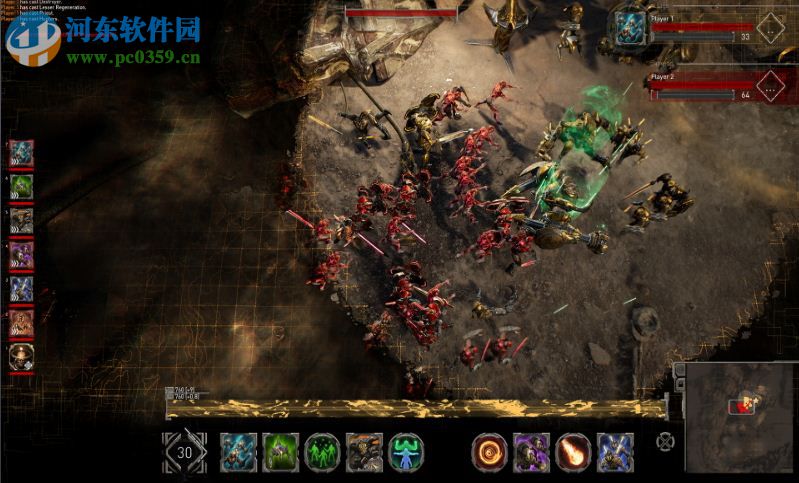The image size is (799, 483).
Task: Activate the blue armored warrior ability on bar
Action: tap(238, 452)
